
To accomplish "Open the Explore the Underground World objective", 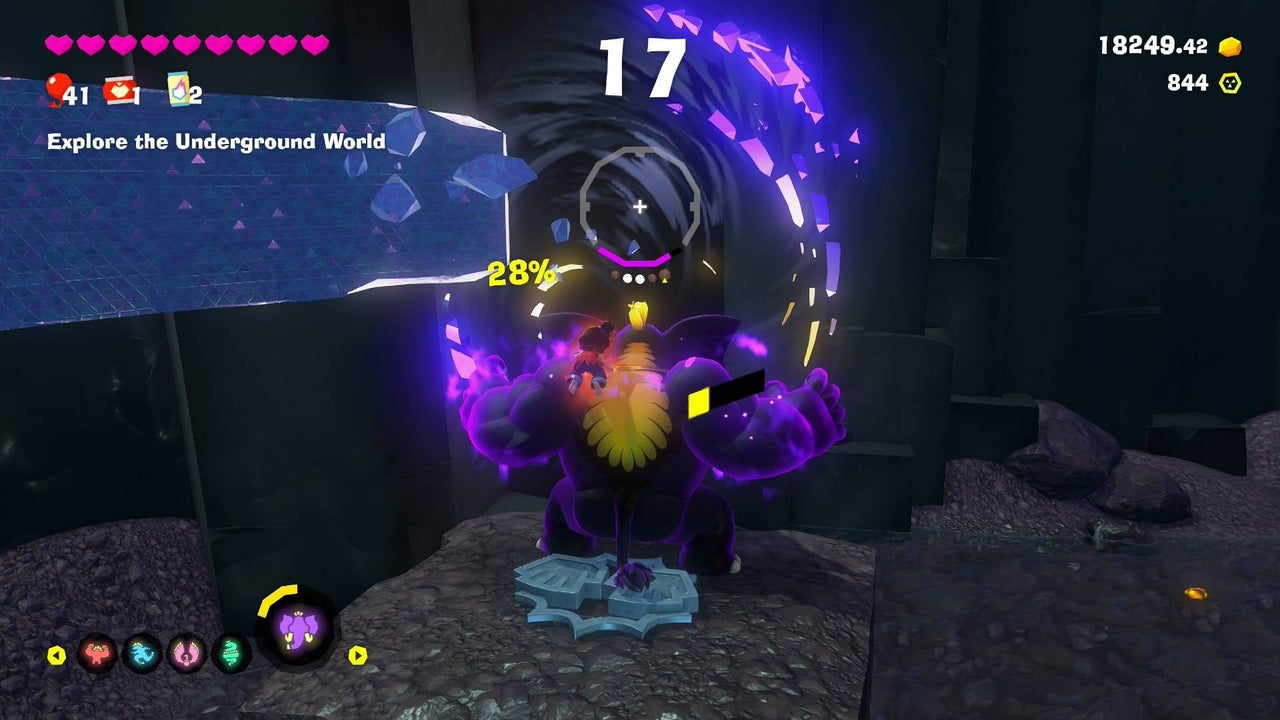I will (216, 142).
